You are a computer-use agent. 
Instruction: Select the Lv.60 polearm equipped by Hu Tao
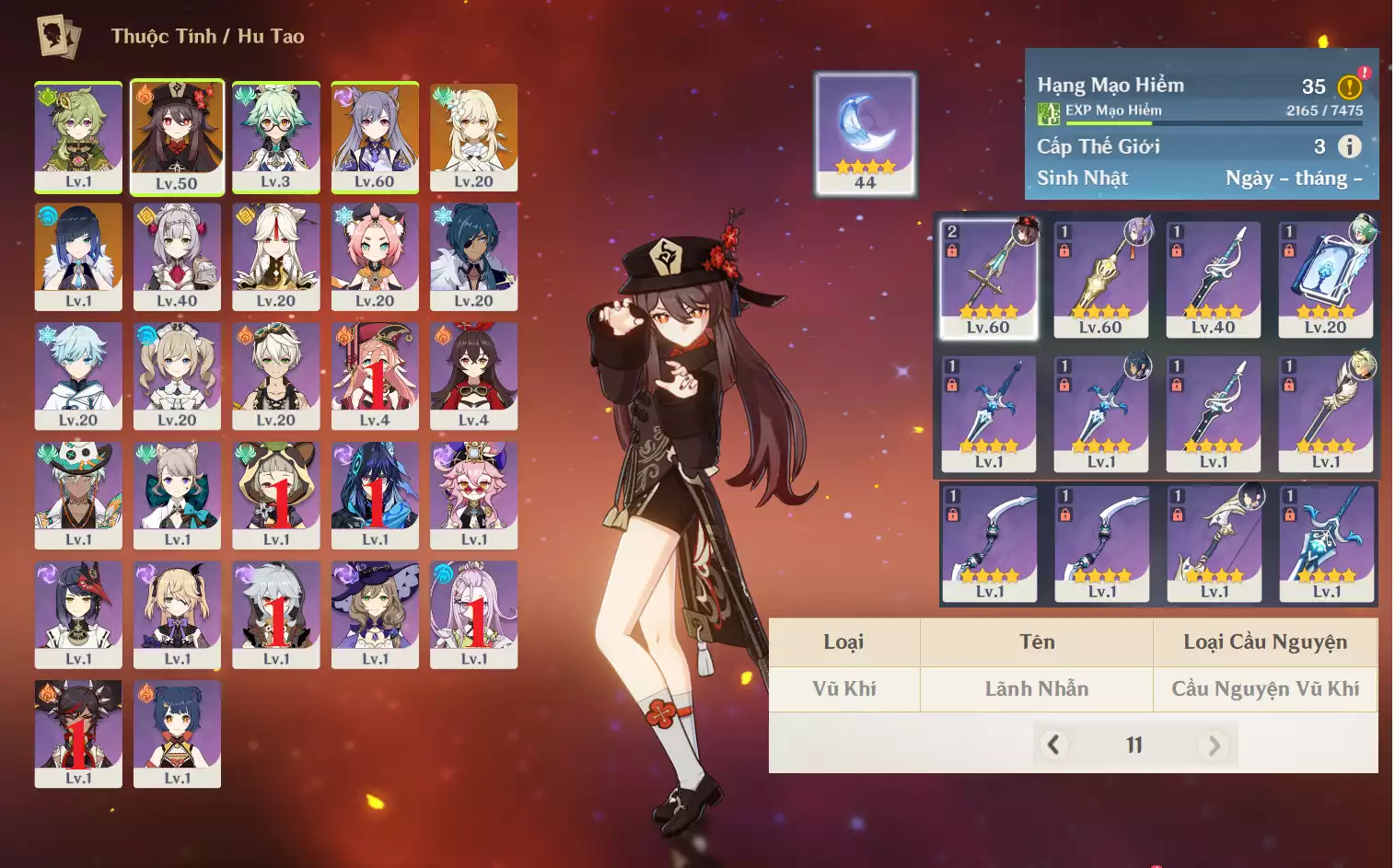click(988, 279)
